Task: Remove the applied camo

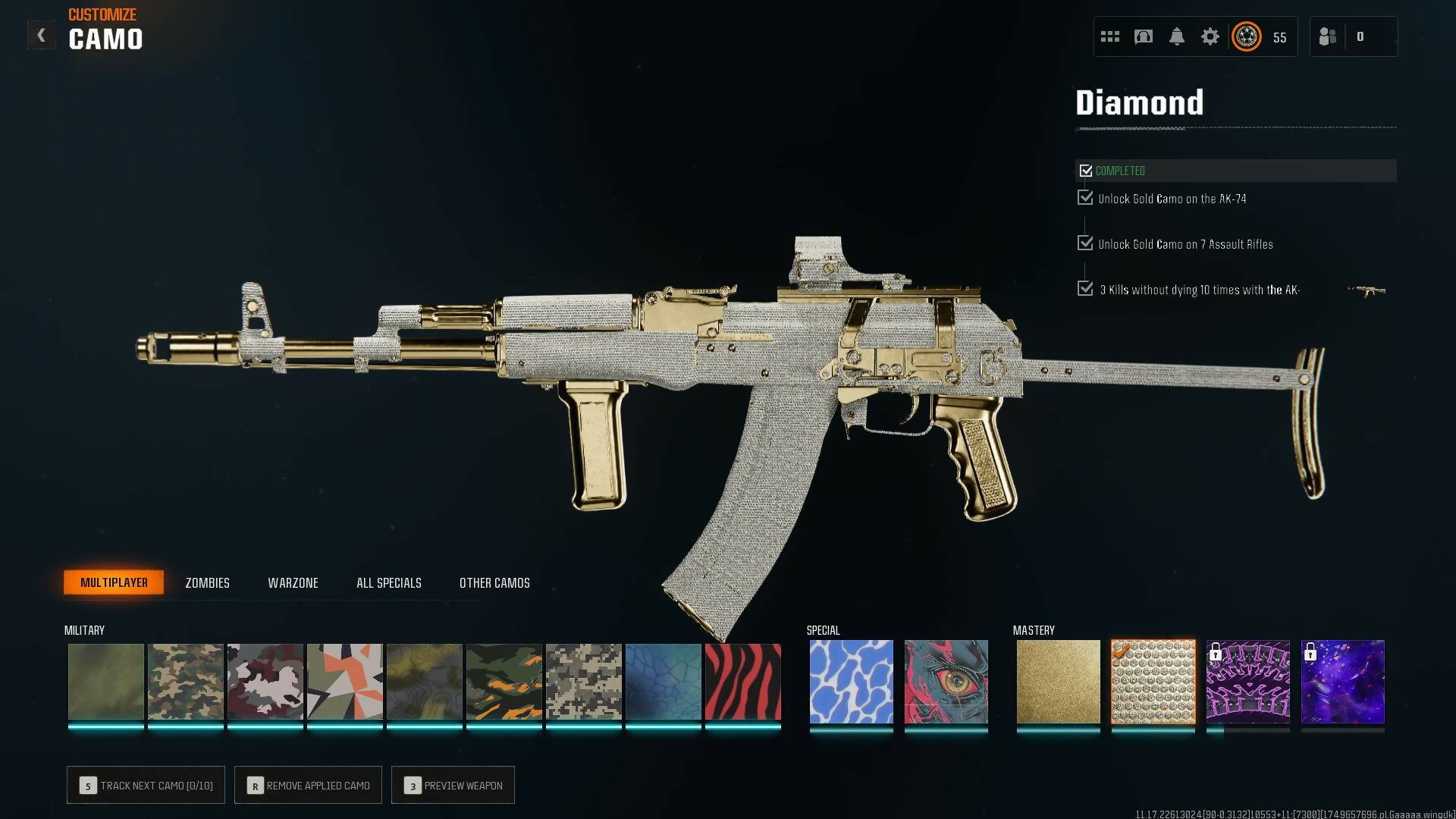Action: click(x=308, y=786)
